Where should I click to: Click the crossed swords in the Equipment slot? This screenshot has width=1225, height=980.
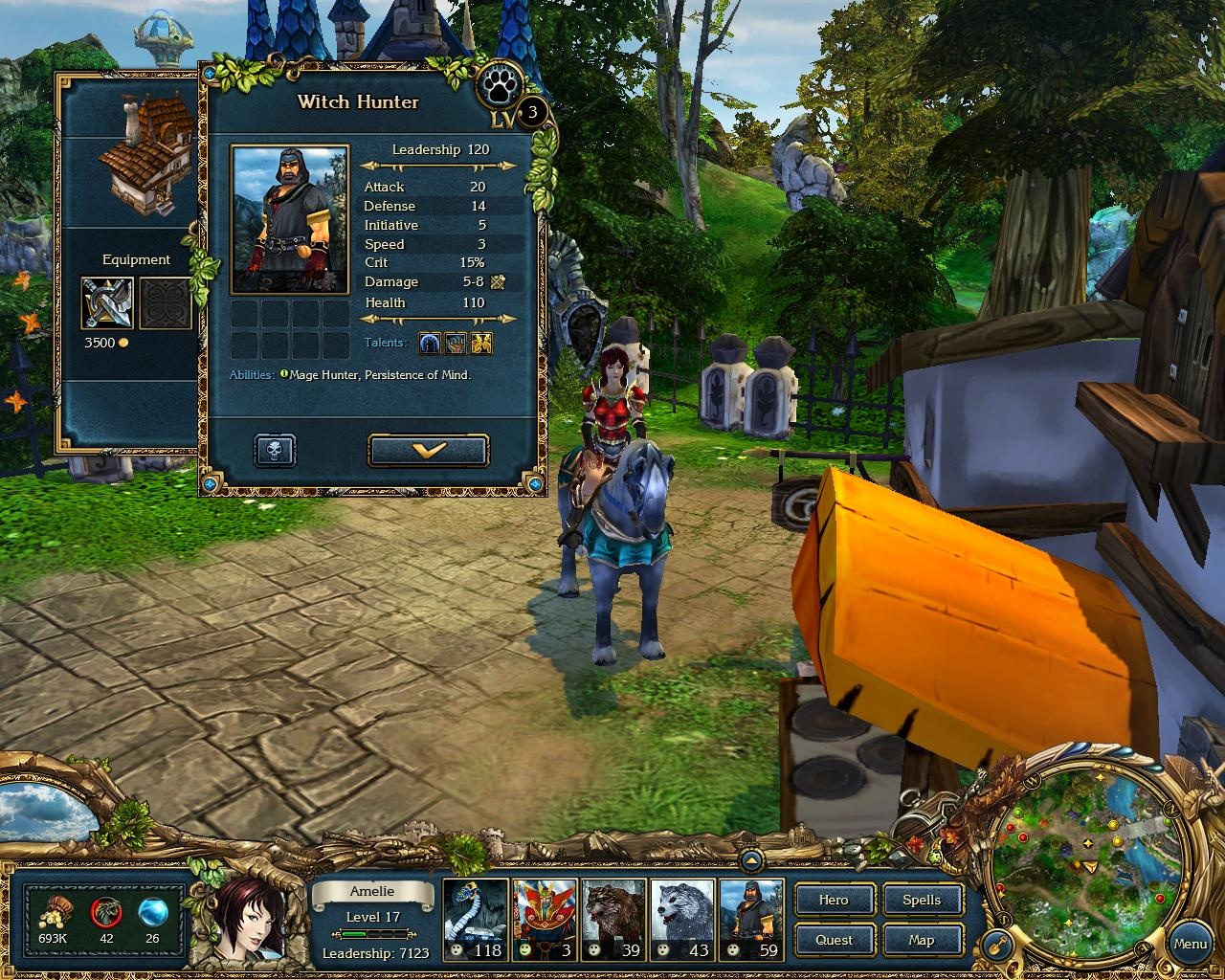click(105, 304)
